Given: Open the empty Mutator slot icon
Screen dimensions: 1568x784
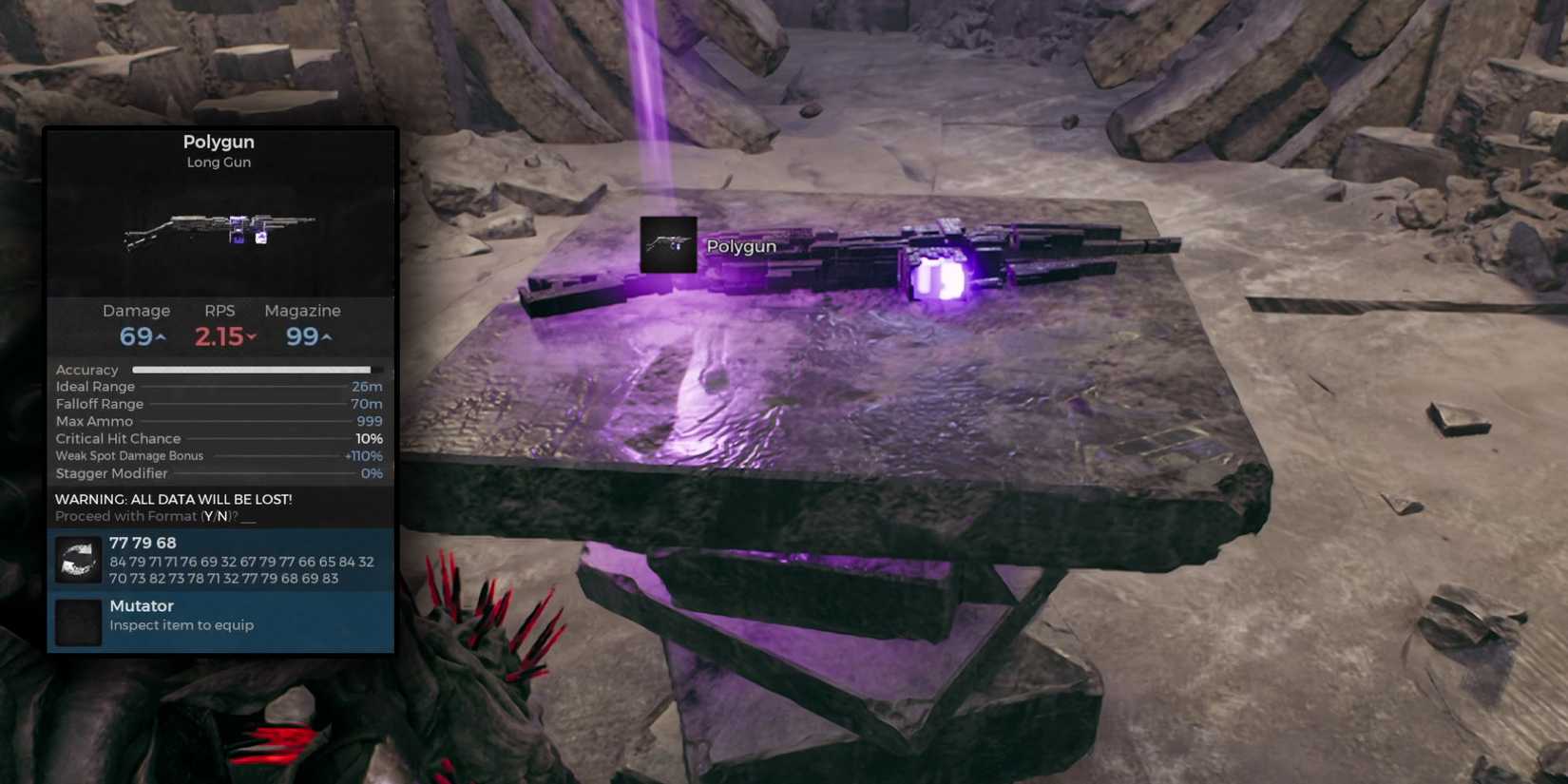Looking at the screenshot, I should click(77, 620).
